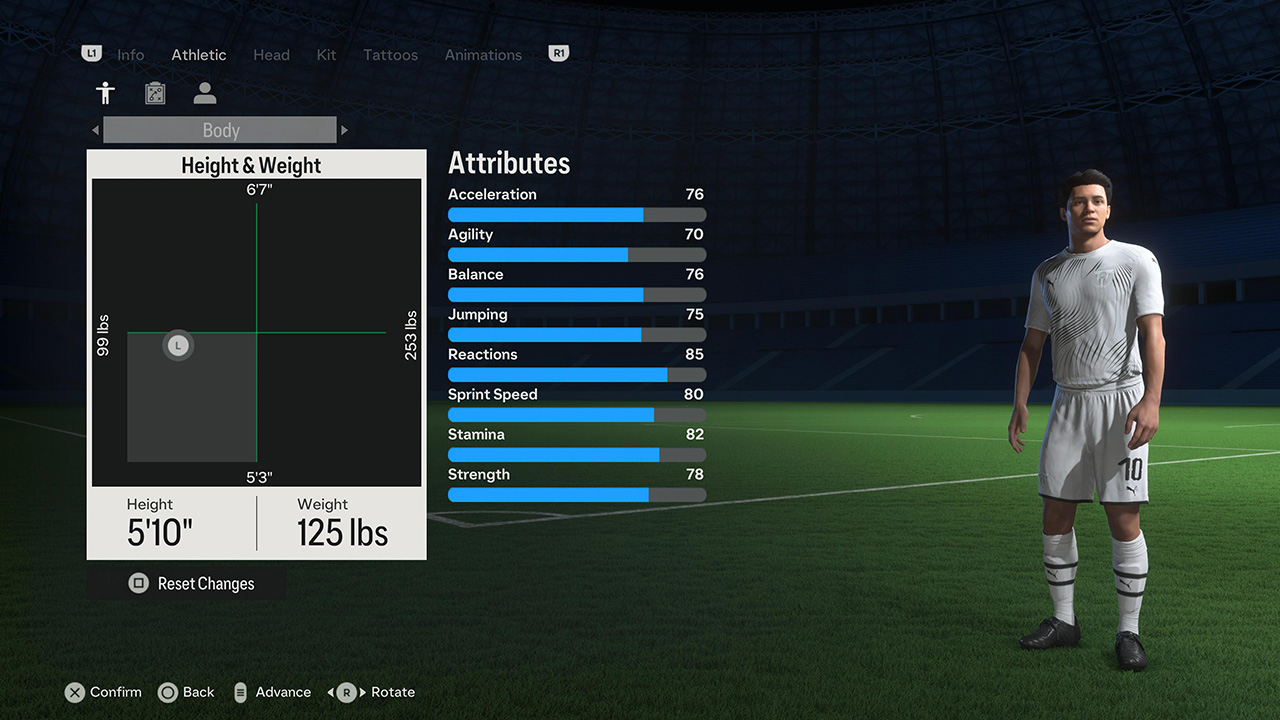Select the body pose icon
Screen dimensions: 1280x720
click(x=105, y=92)
